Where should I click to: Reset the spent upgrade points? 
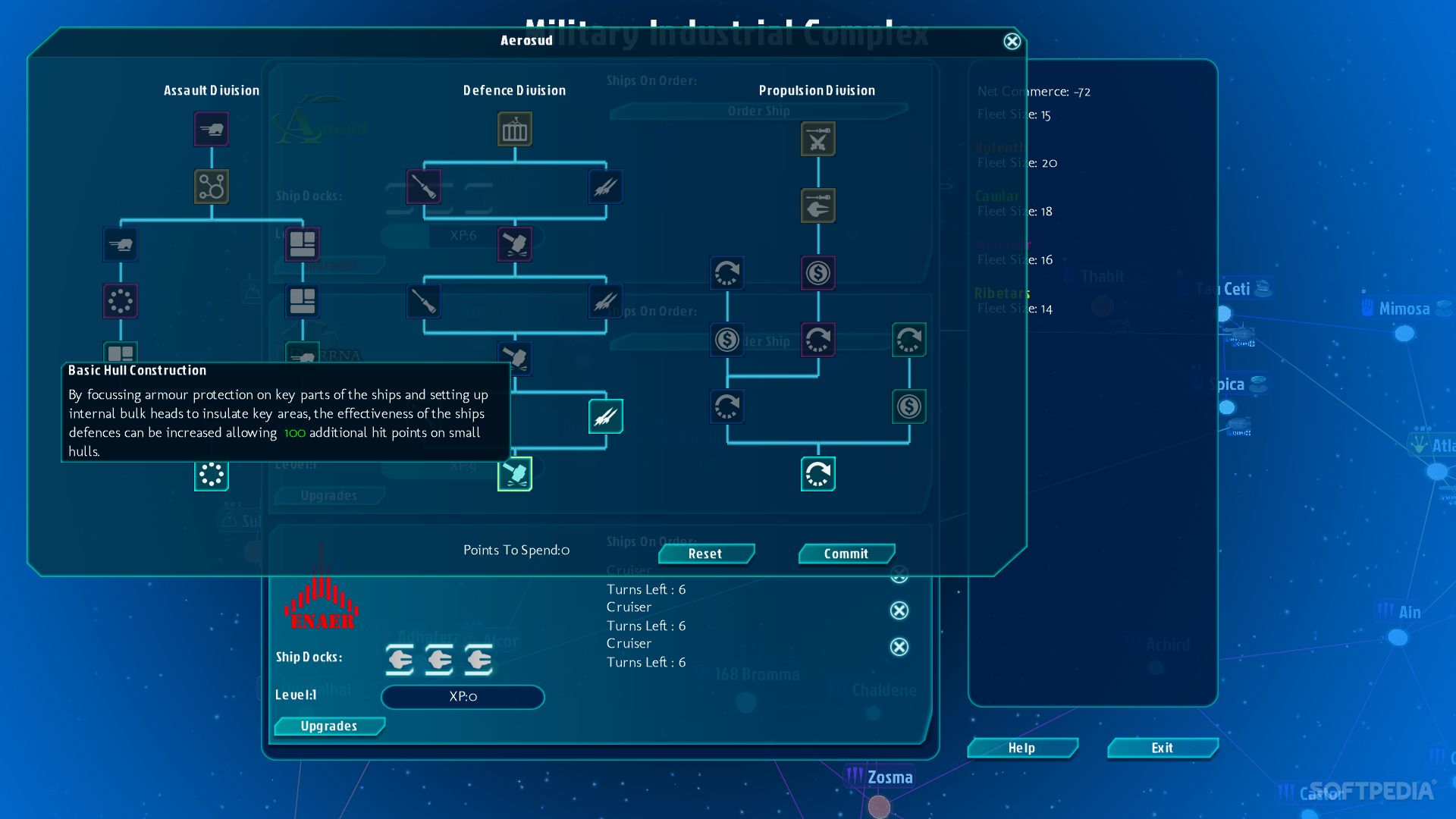tap(705, 554)
